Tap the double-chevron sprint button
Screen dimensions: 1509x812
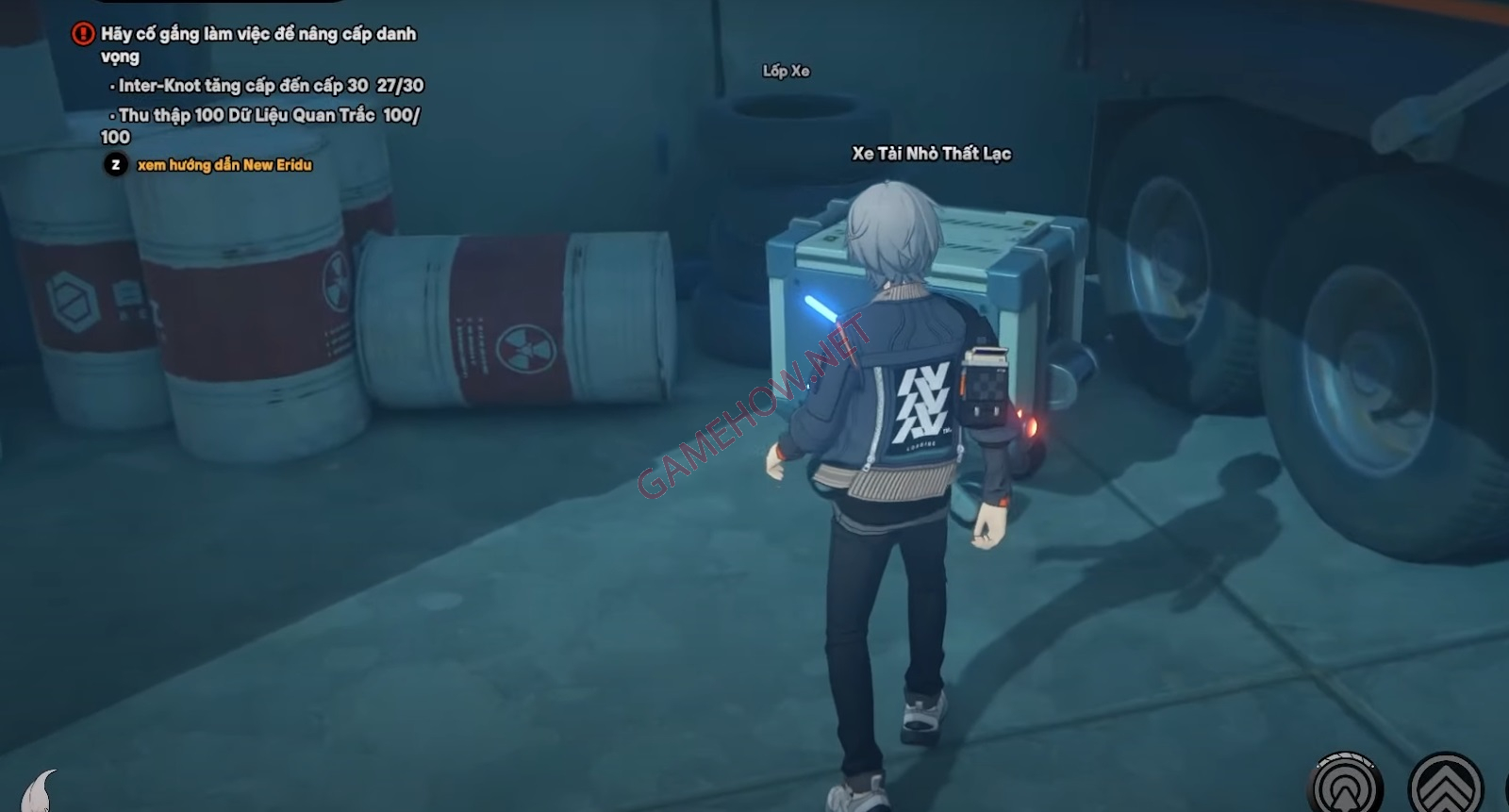(1446, 787)
